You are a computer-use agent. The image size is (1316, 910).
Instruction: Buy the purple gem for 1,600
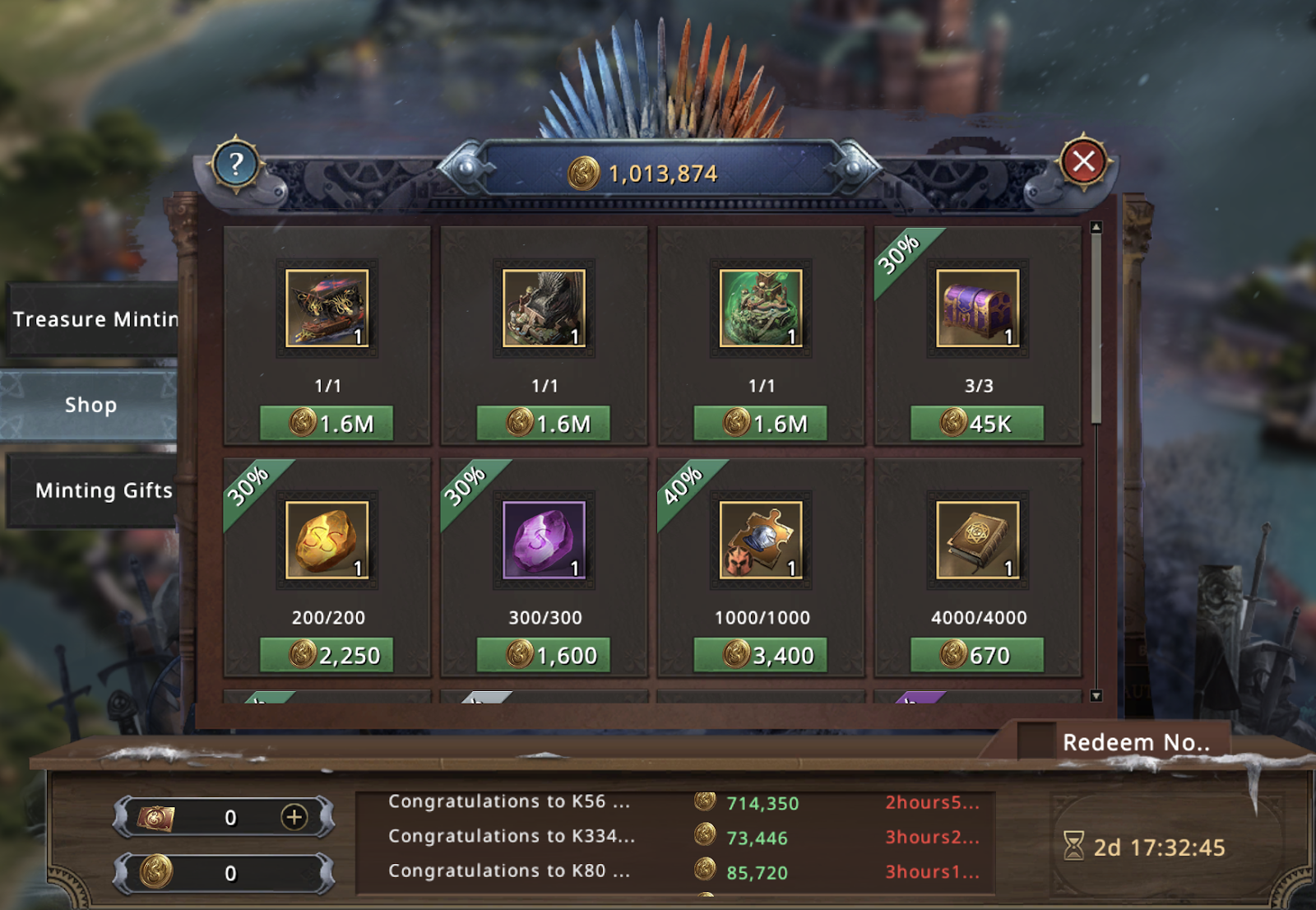coord(544,656)
